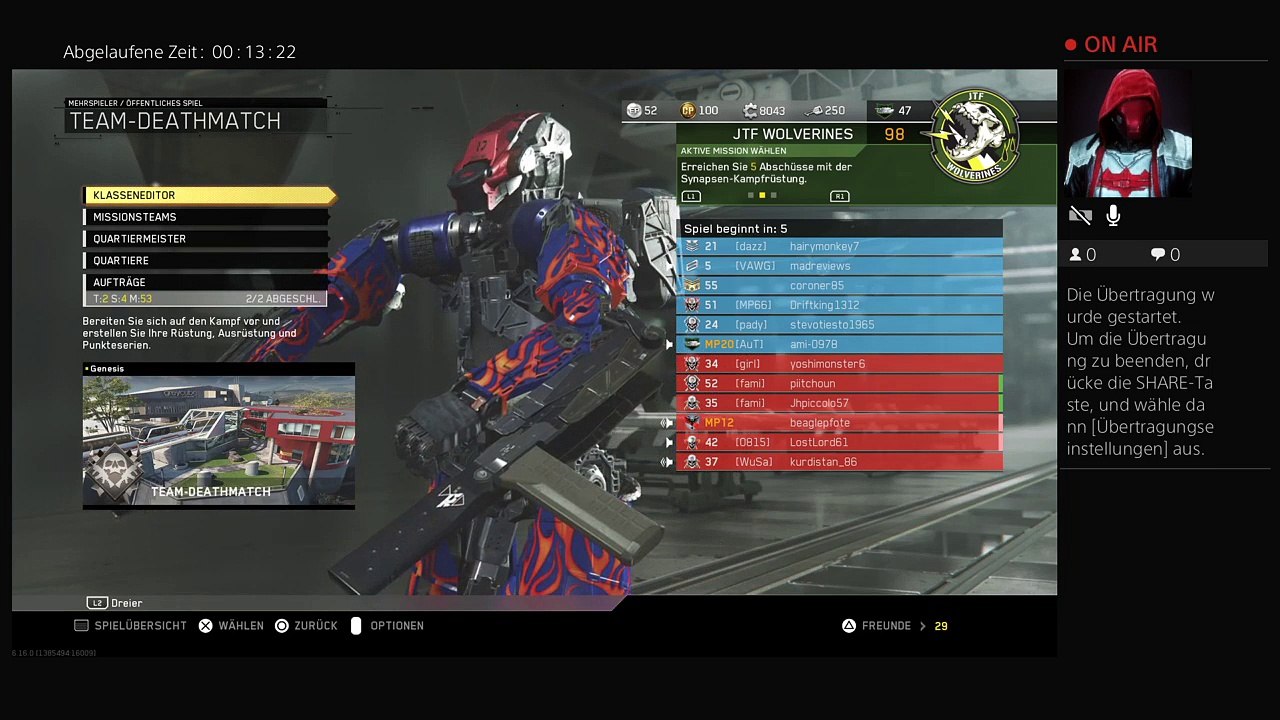
Task: Toggle the broadcast microphone icon
Action: coord(1113,215)
